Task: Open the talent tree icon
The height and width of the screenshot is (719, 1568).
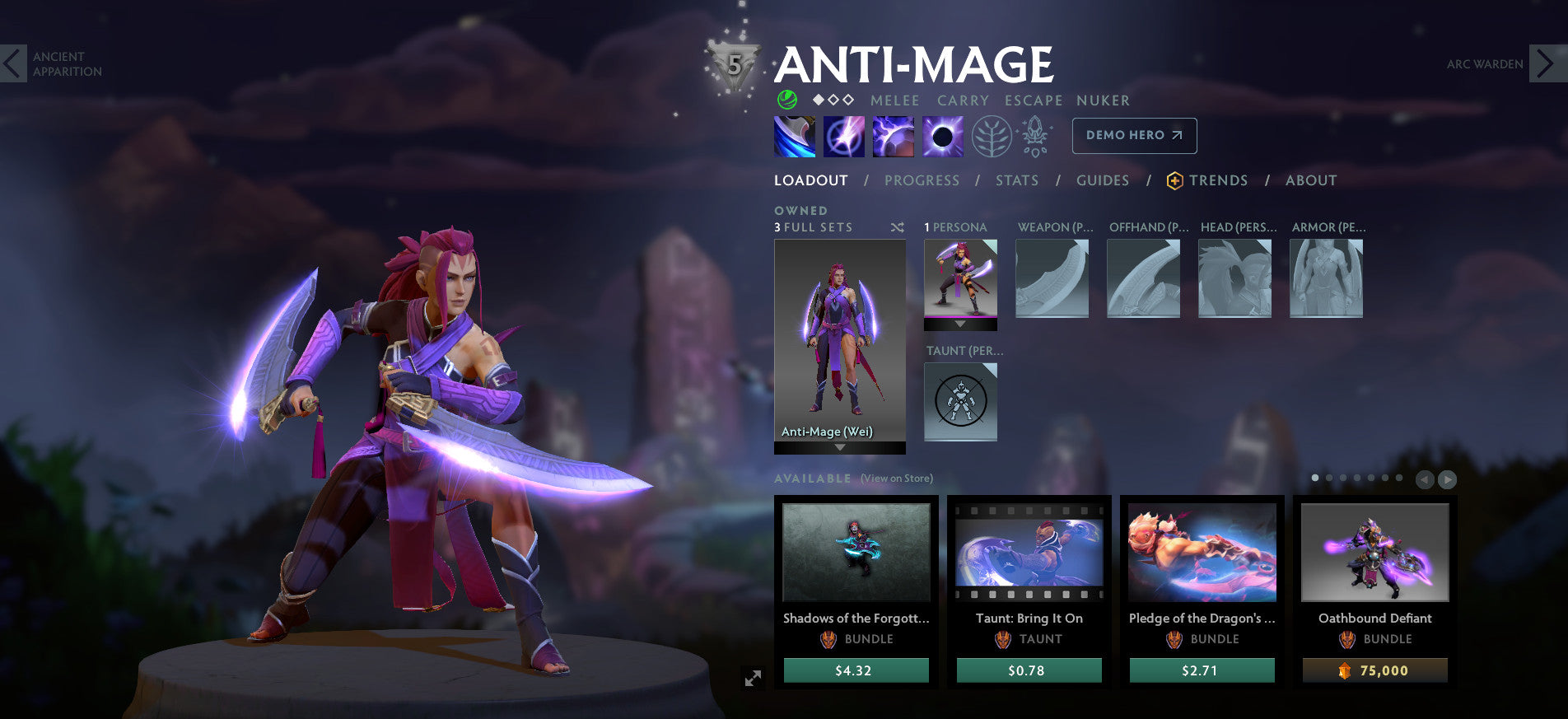Action: 993,137
